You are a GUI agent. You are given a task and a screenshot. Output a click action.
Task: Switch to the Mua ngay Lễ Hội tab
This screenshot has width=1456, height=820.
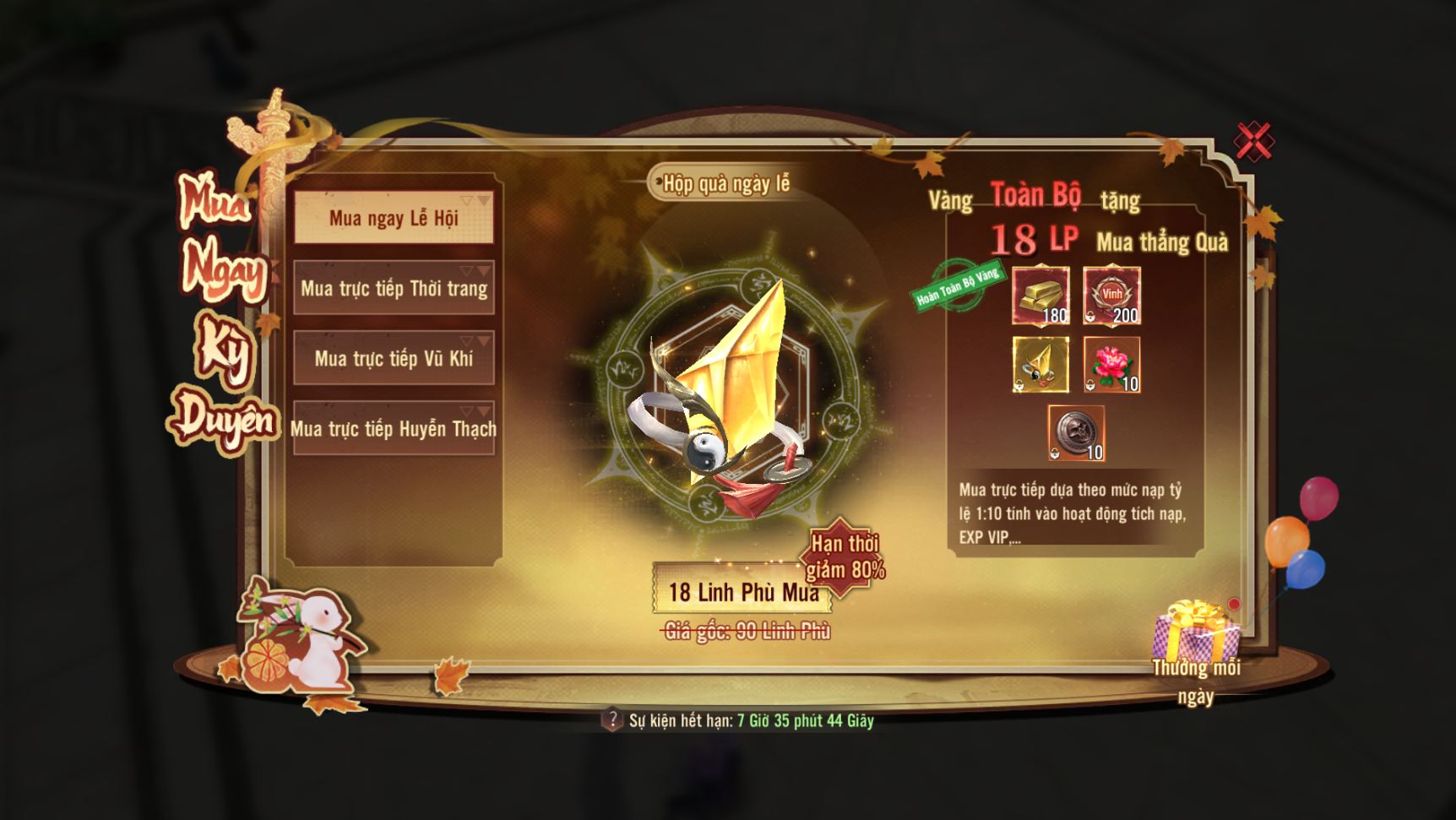pos(394,219)
